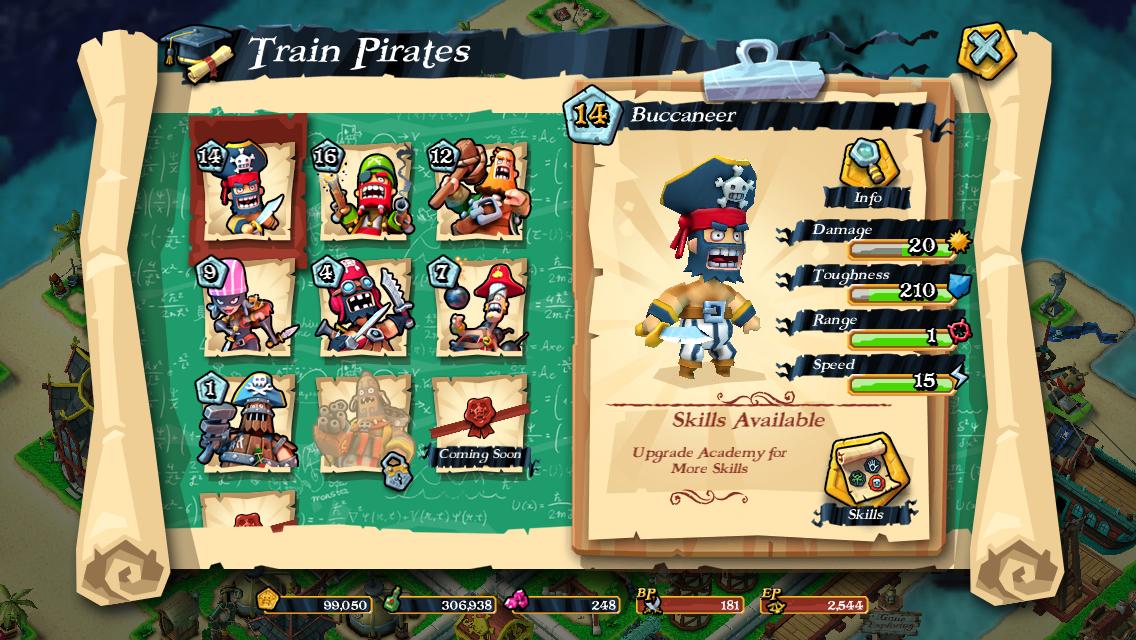Select the level 12 bearded brute pirate

479,192
